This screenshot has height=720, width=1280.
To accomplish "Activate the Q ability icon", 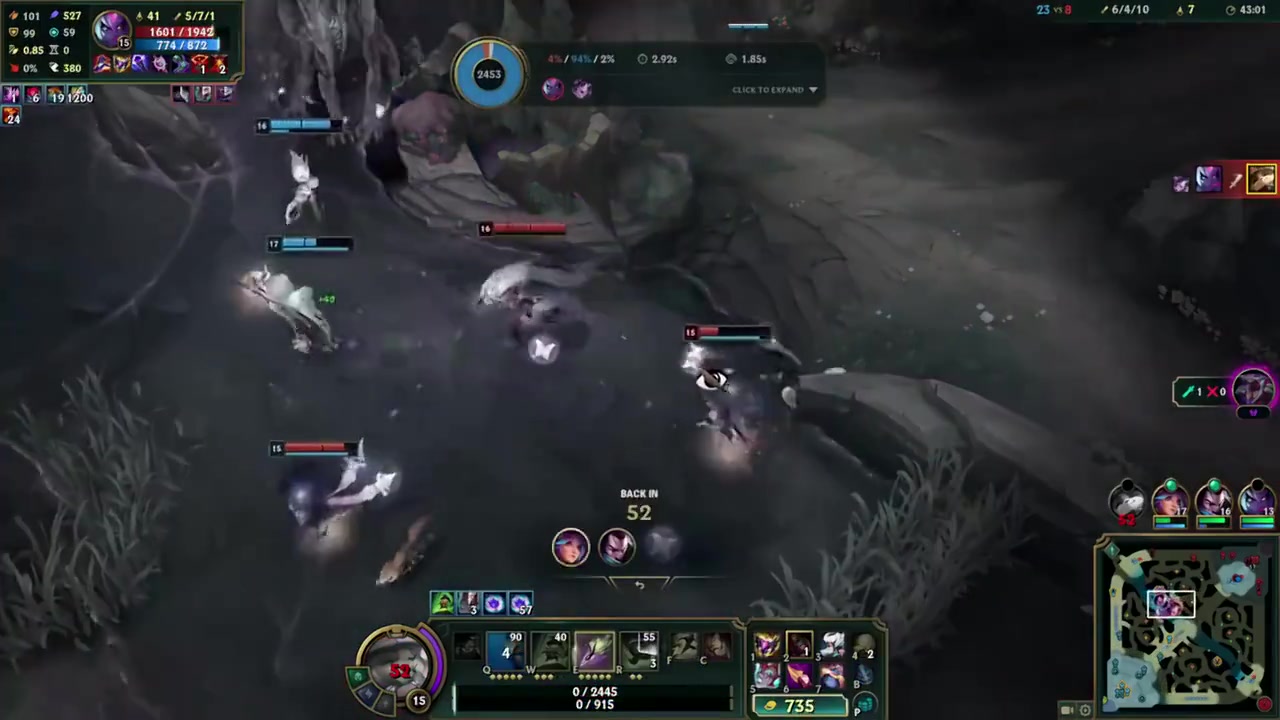I will (x=506, y=652).
